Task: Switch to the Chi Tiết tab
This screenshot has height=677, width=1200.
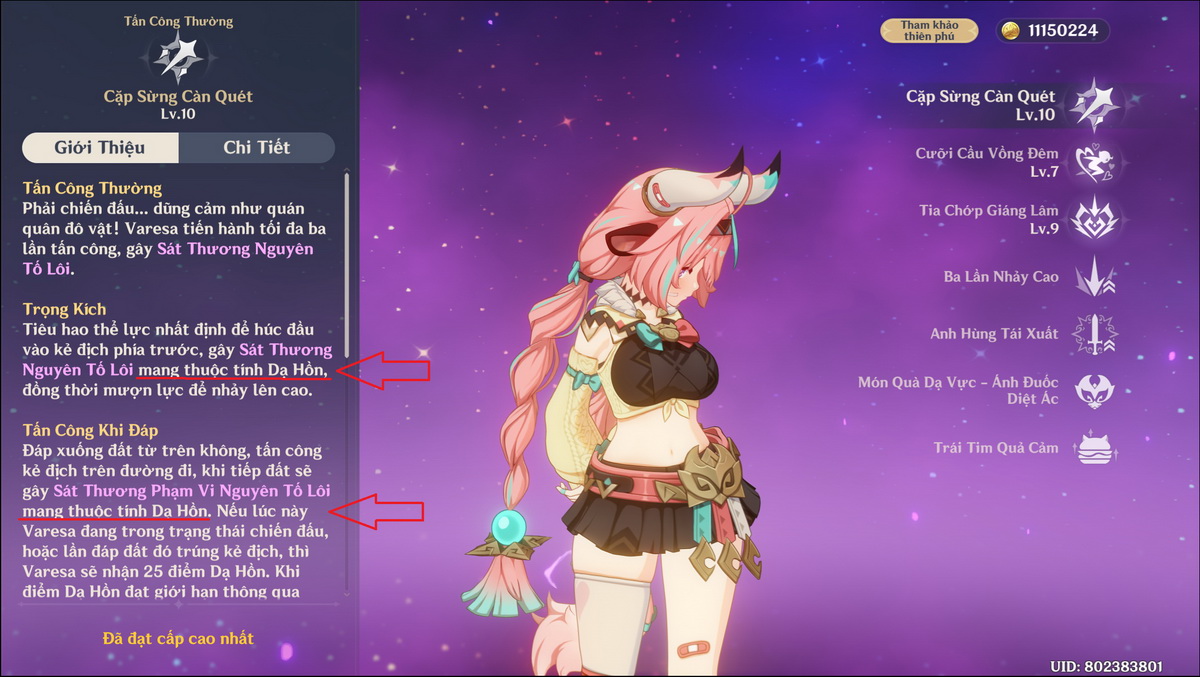Action: click(256, 148)
